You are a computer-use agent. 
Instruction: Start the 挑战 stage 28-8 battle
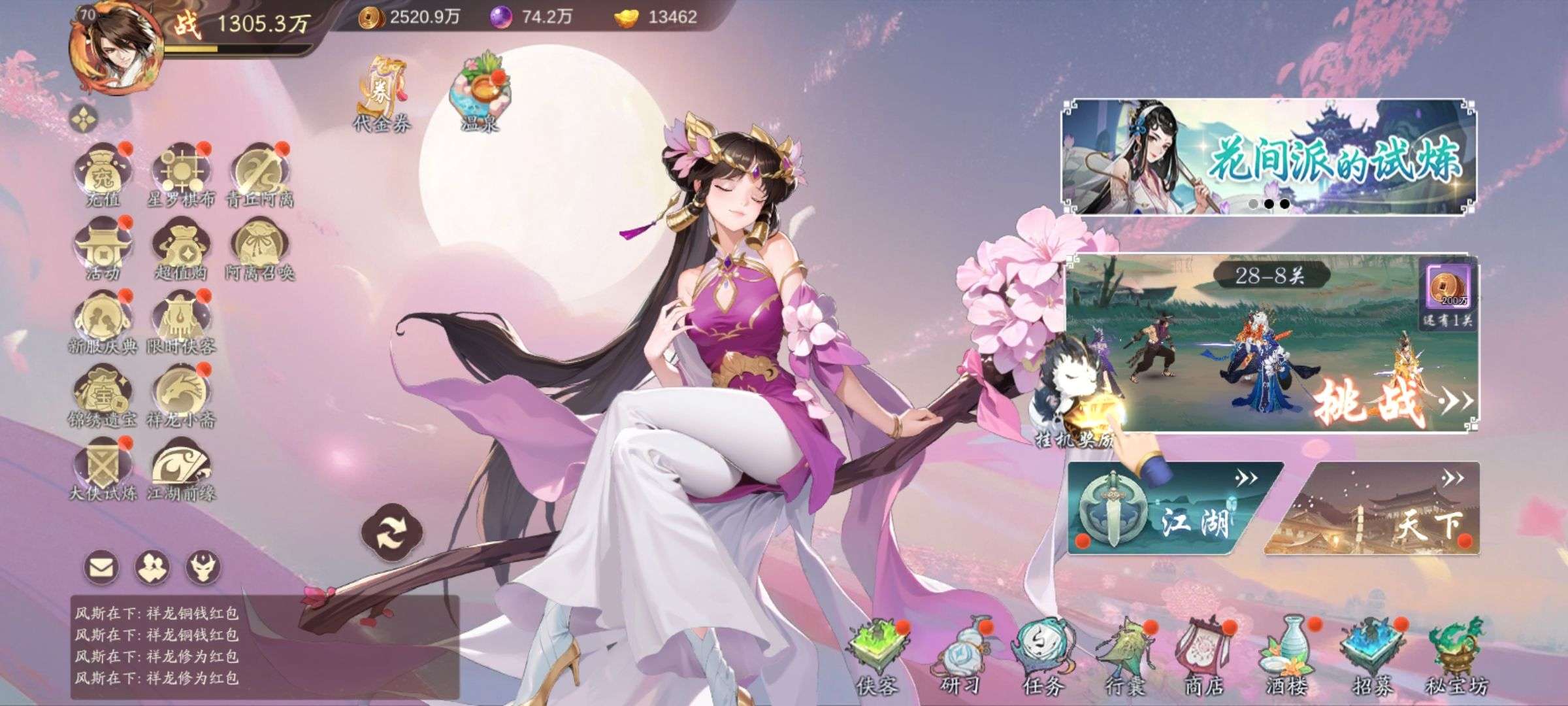point(1369,400)
